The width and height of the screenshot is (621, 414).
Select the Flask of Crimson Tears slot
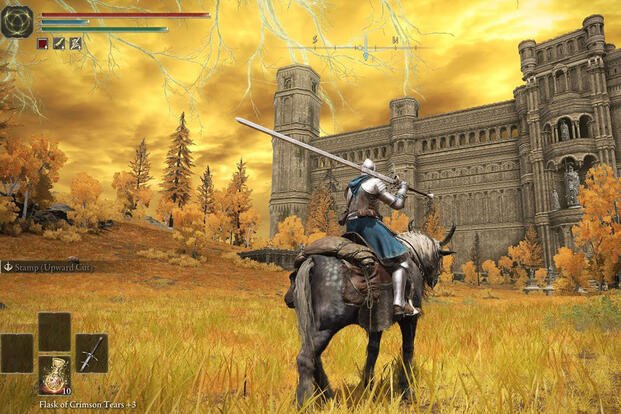tap(54, 374)
